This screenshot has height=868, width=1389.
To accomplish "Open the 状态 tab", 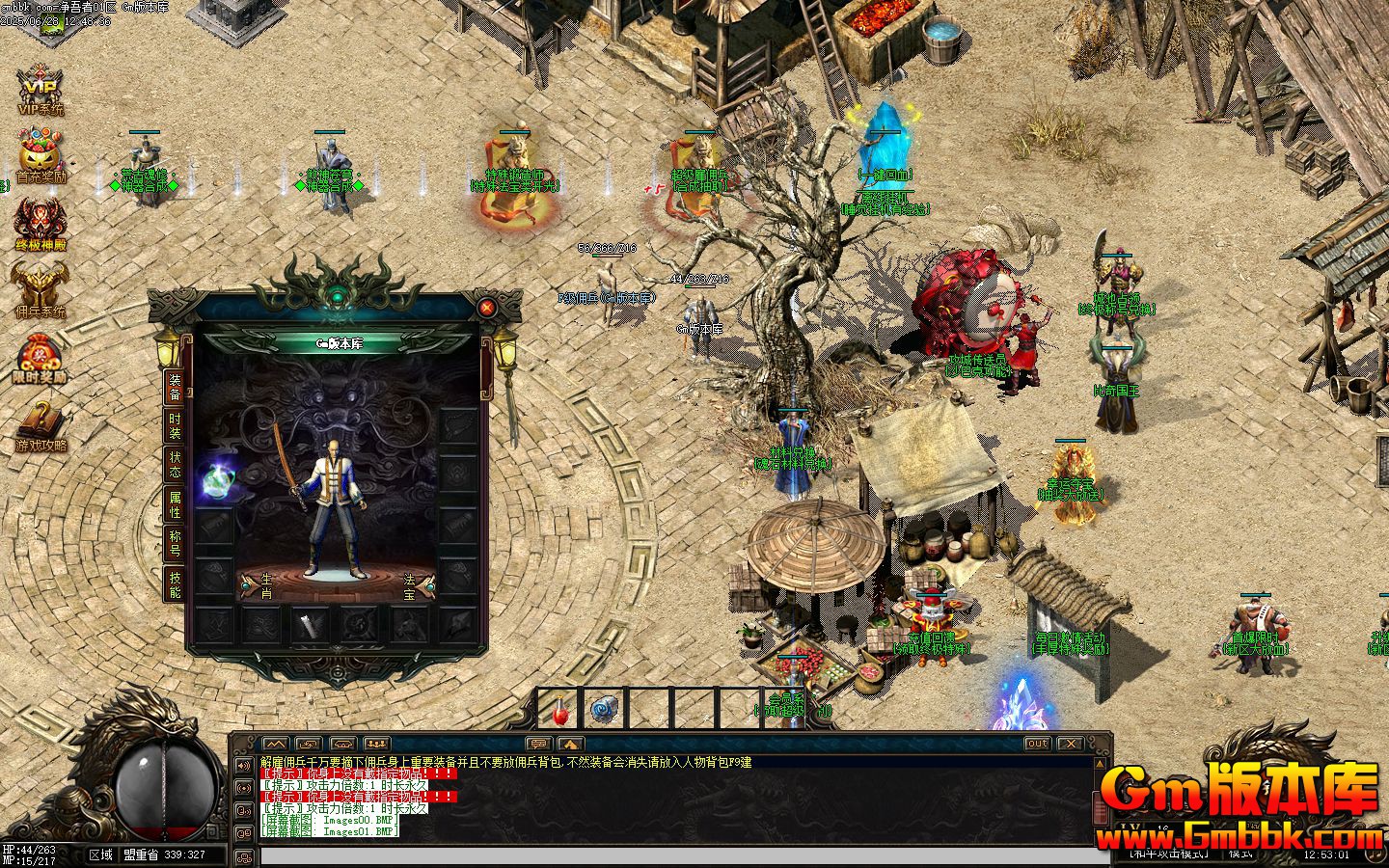I will coord(175,464).
